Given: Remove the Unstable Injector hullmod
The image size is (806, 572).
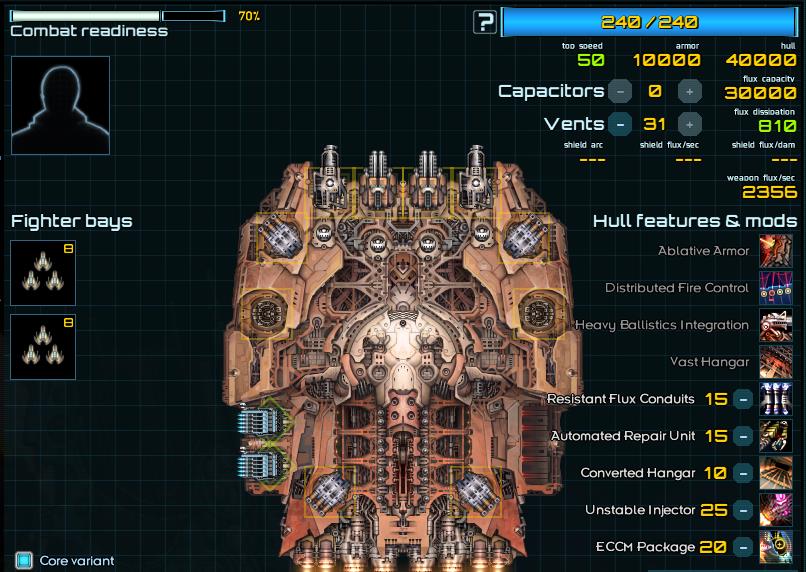Looking at the screenshot, I should click(x=743, y=510).
